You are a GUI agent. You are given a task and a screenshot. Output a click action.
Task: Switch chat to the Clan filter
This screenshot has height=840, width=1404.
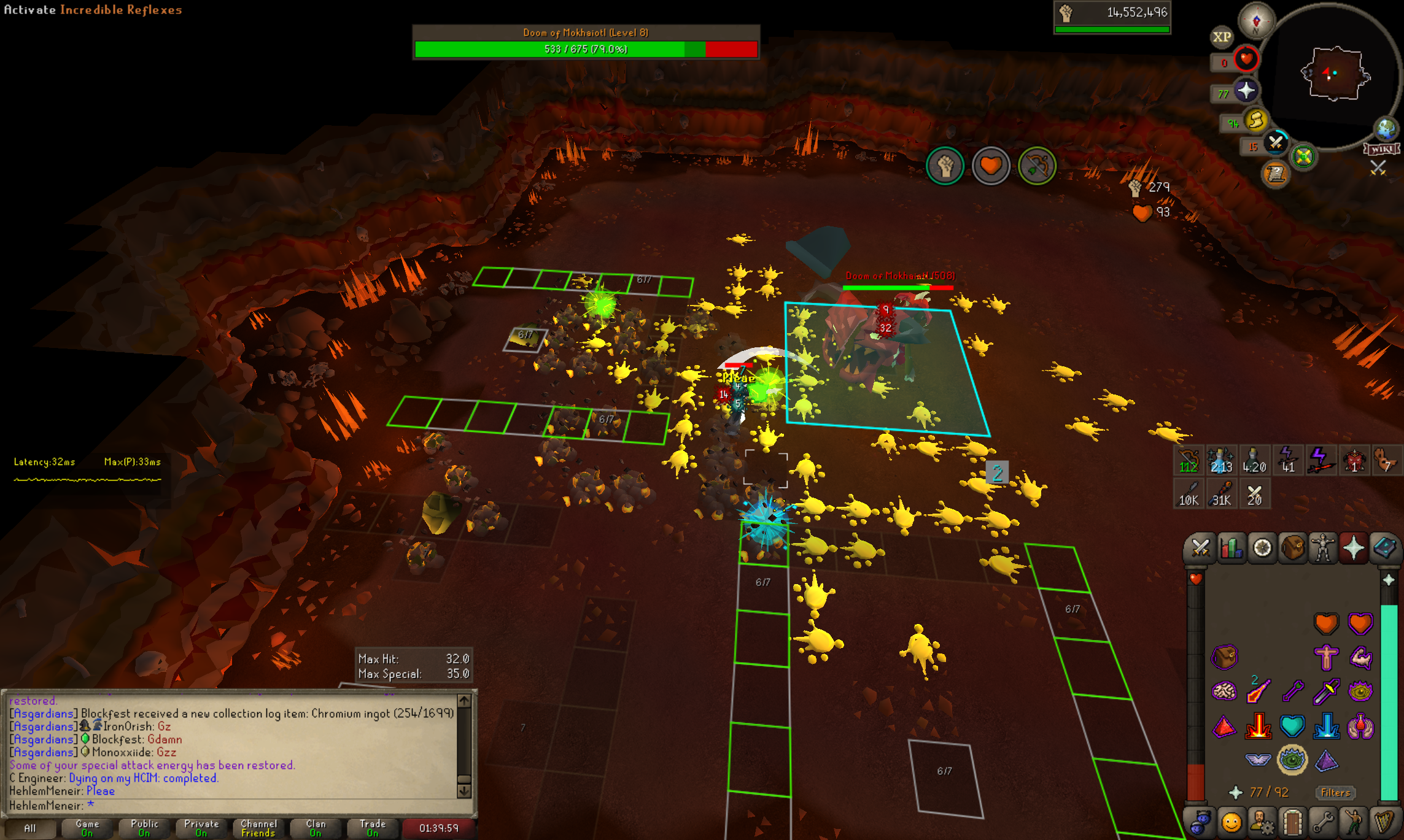[x=316, y=828]
